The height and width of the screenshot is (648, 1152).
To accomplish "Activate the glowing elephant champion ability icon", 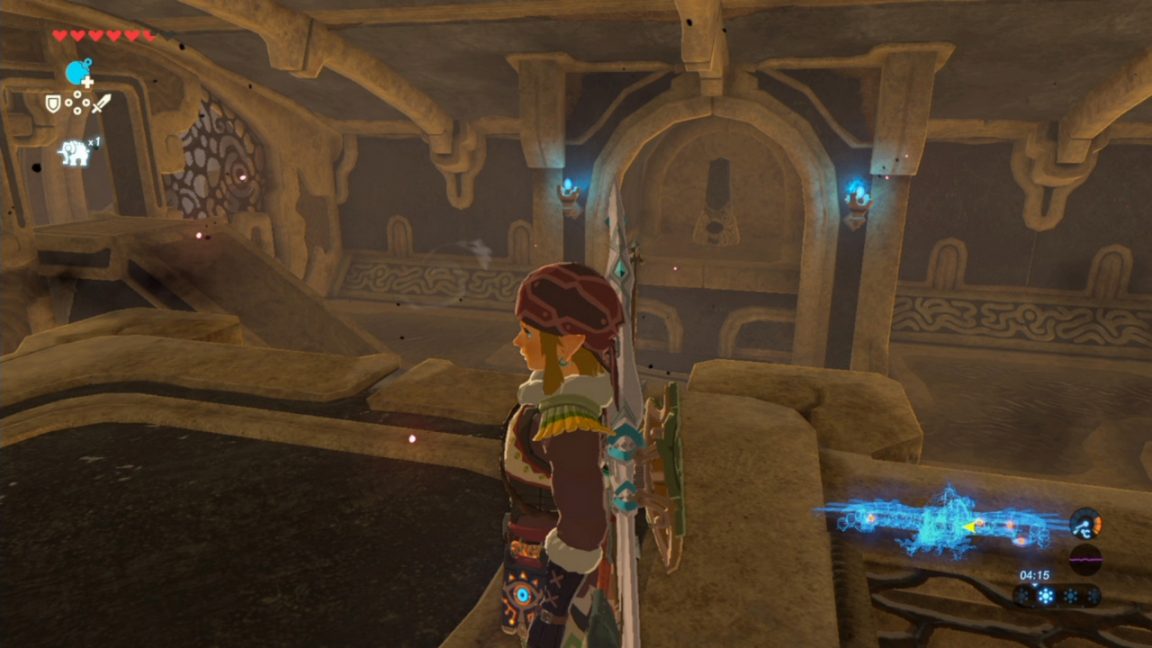I will pos(75,151).
